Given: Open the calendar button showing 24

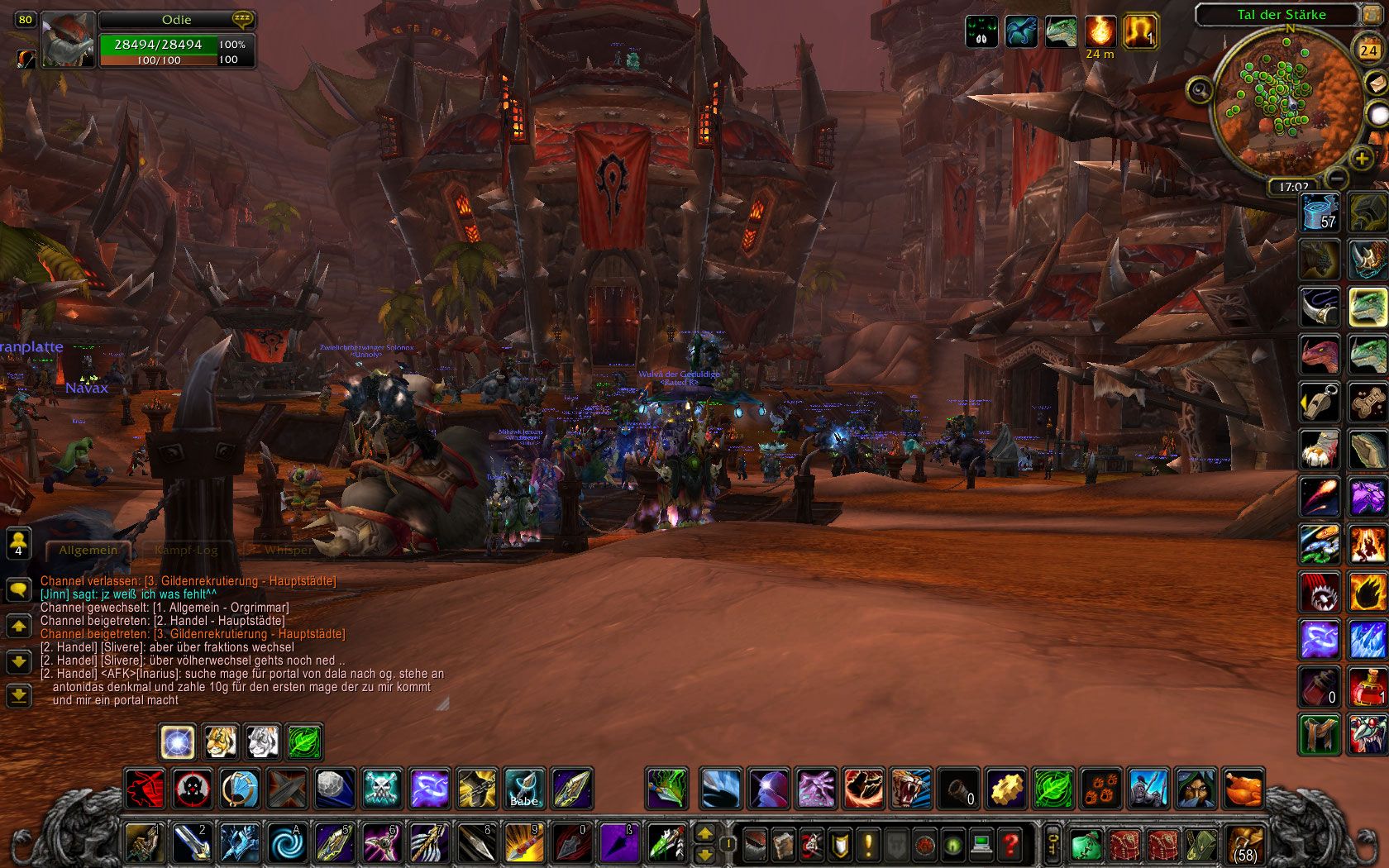Looking at the screenshot, I should coord(1368,50).
